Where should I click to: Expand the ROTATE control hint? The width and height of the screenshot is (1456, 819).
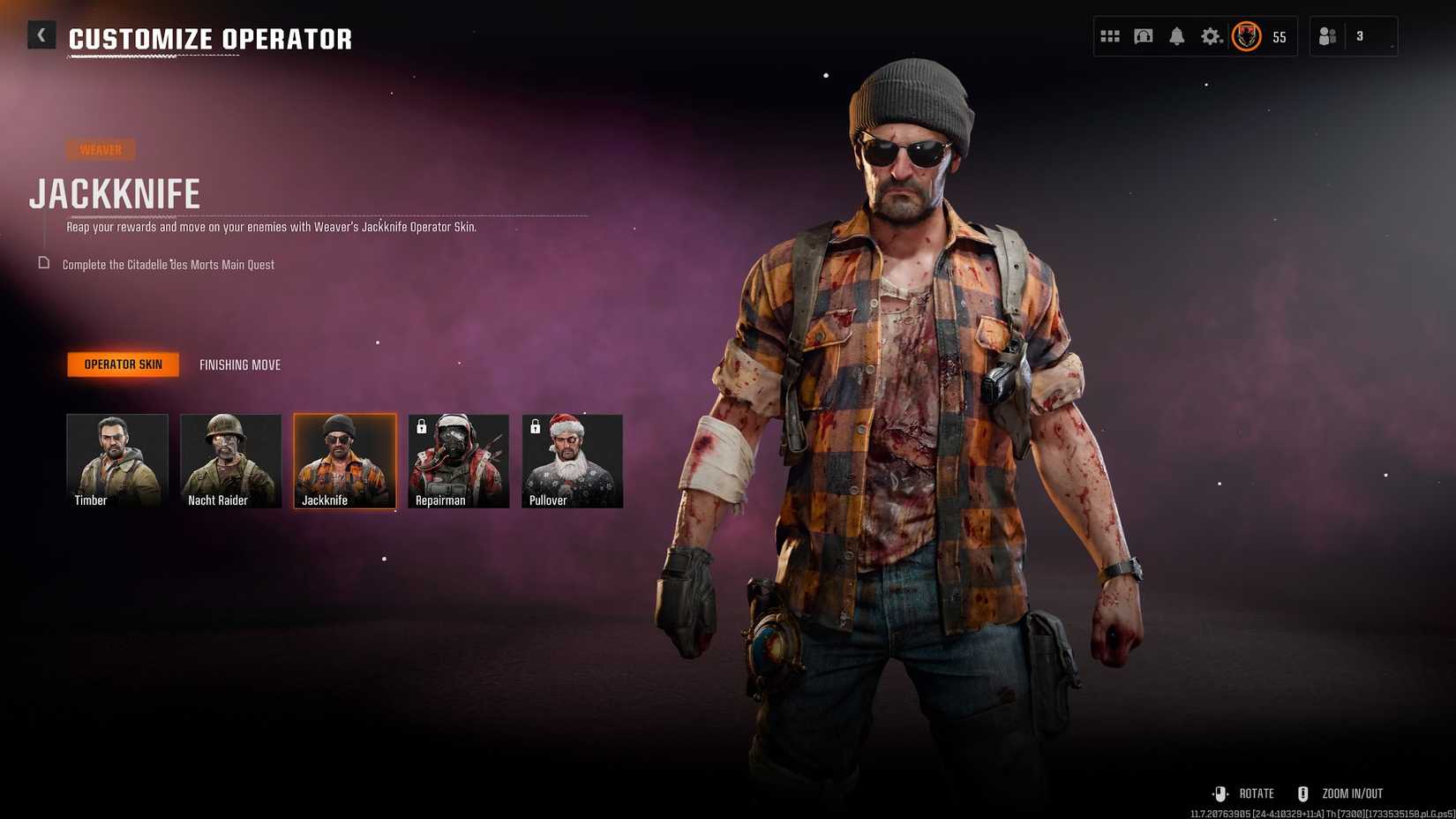pos(1256,793)
